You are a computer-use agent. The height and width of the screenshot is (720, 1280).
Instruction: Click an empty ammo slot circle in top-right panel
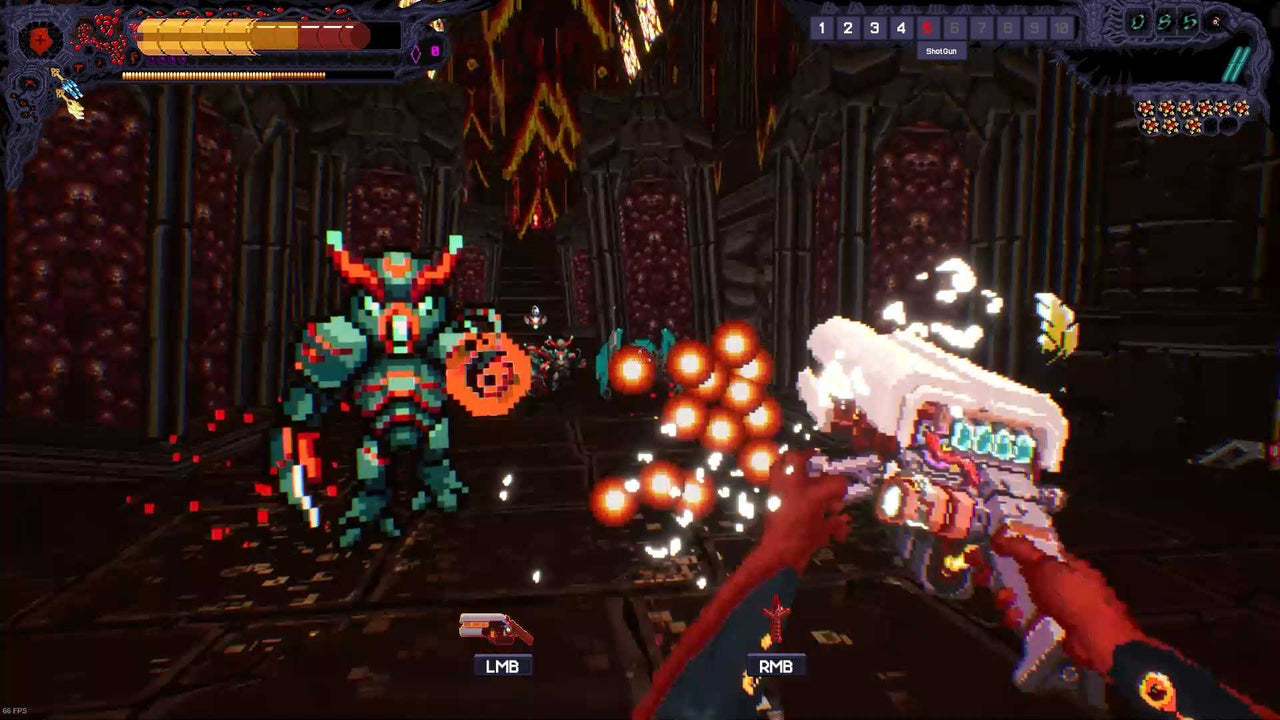pyautogui.click(x=1213, y=124)
